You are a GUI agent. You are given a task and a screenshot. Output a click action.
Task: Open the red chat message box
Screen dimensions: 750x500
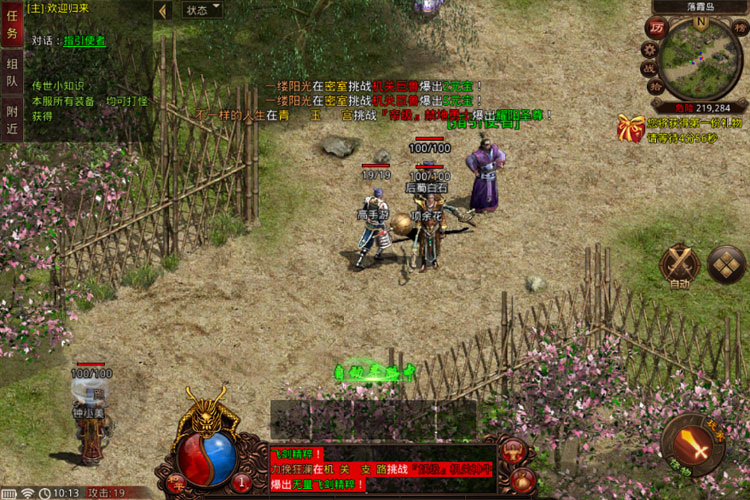point(381,469)
